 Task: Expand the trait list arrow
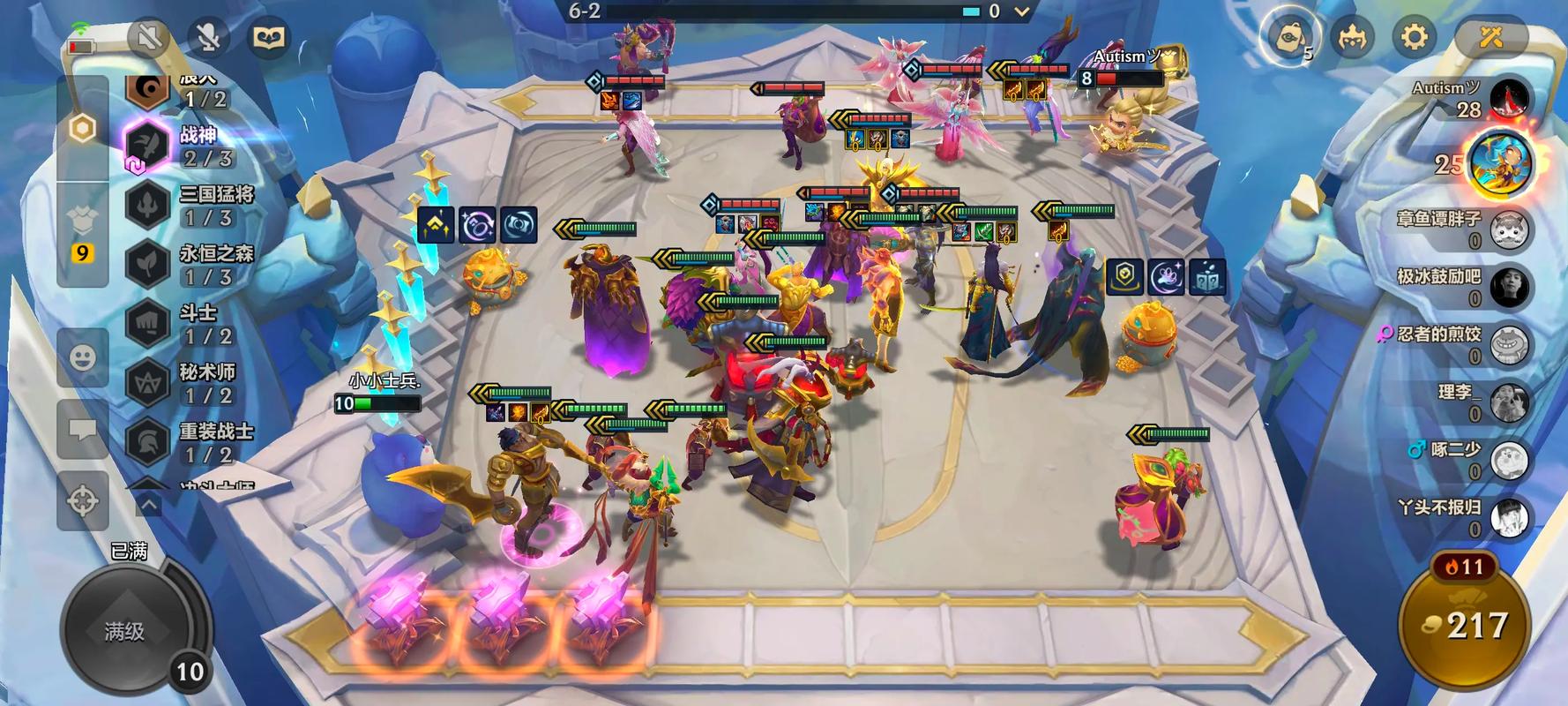tap(148, 505)
